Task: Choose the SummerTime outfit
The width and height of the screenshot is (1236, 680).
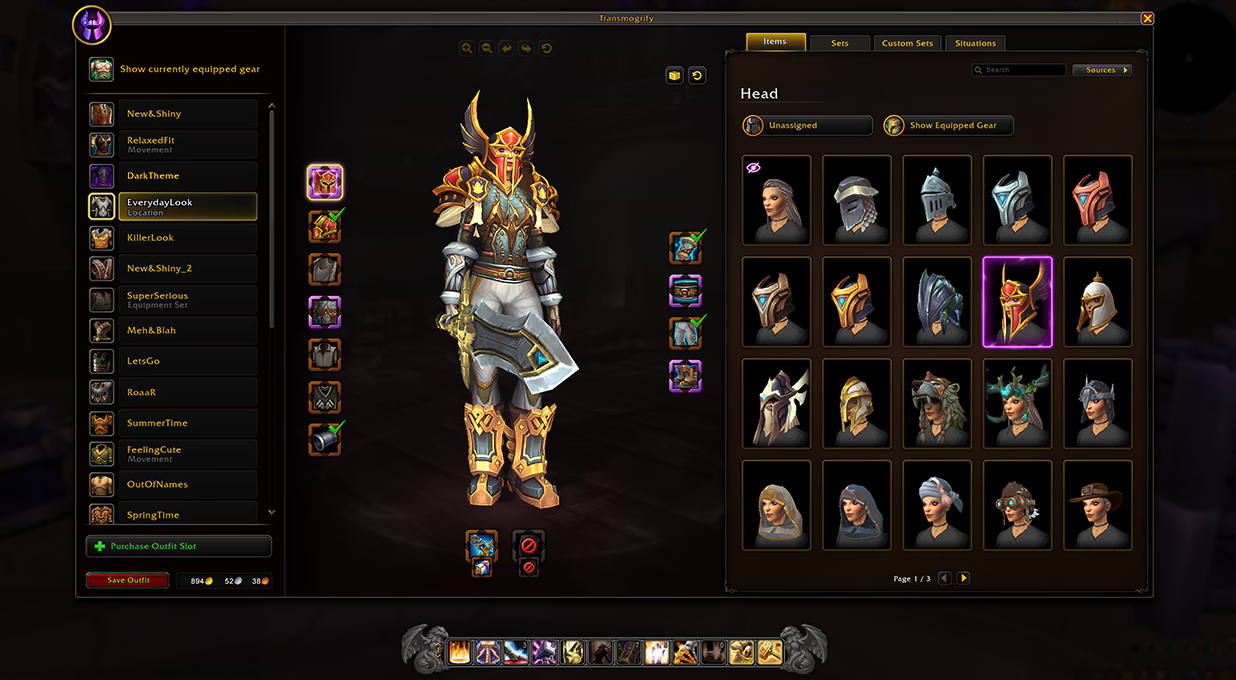Action: tap(172, 423)
